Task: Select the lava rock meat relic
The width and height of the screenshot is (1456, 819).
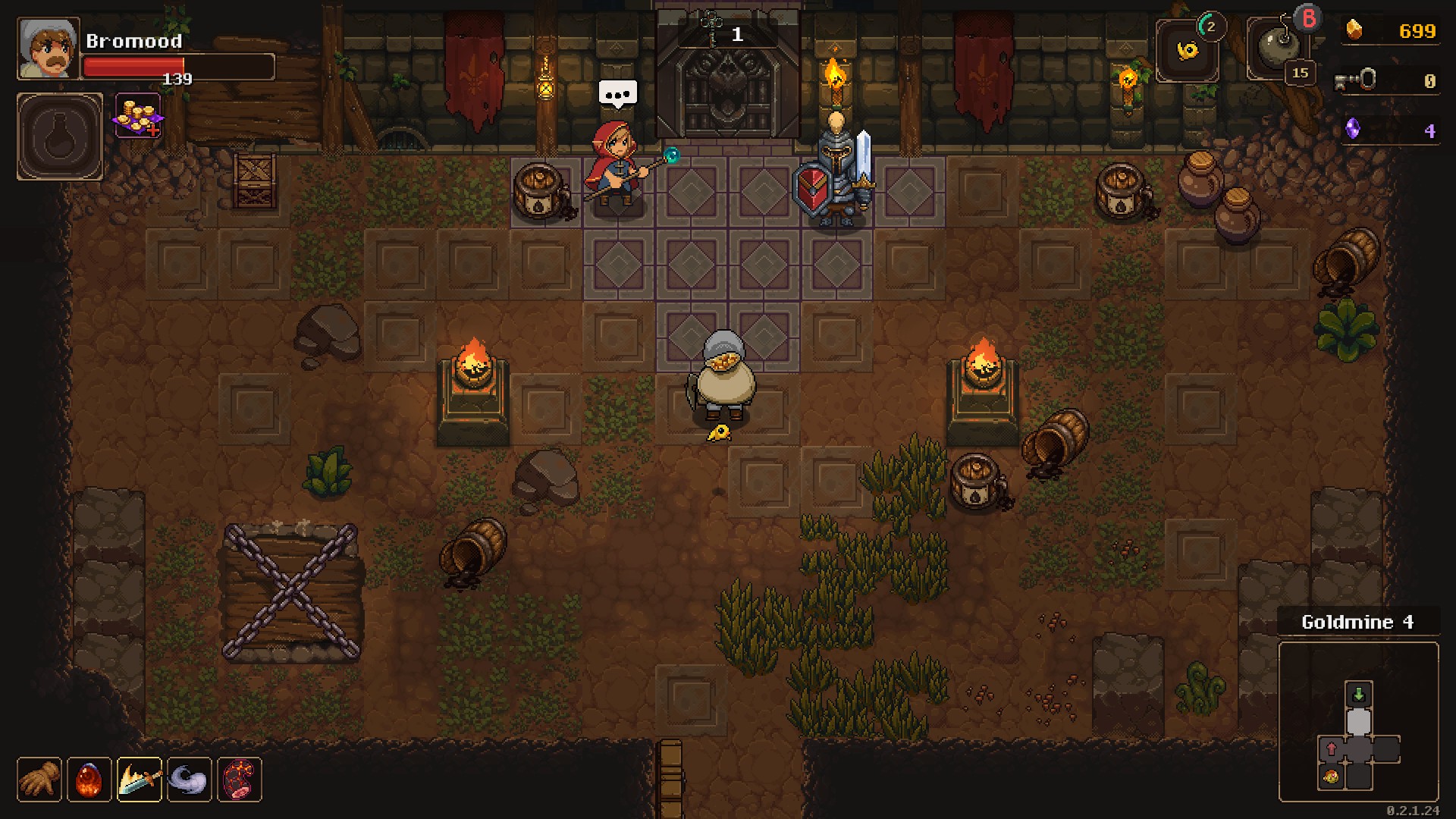Action: coord(240,779)
